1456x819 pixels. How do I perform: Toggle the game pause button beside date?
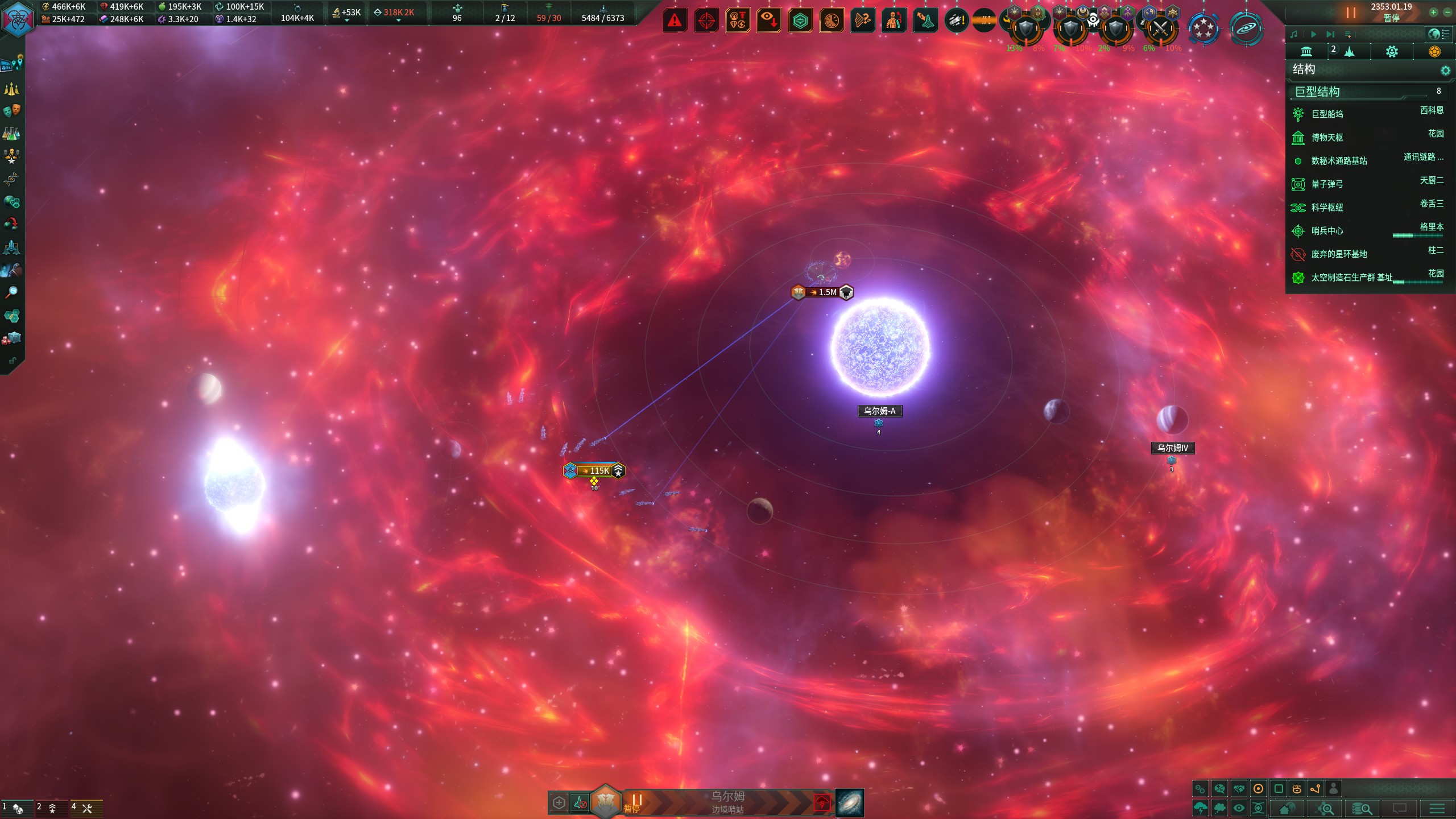click(1351, 13)
